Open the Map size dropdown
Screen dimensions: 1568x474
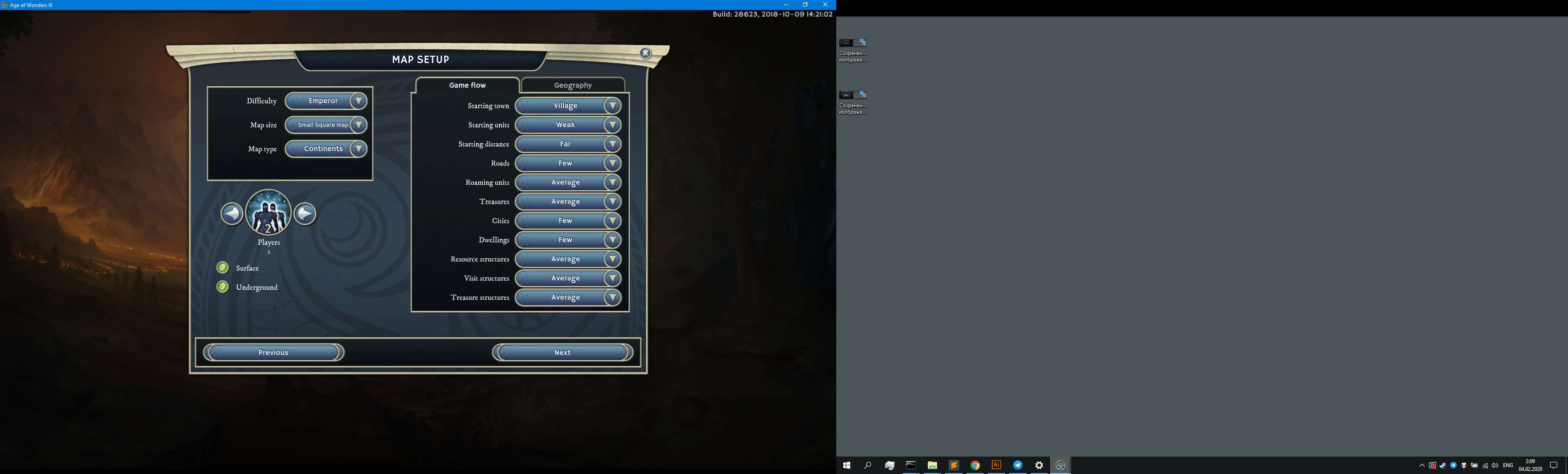click(326, 125)
